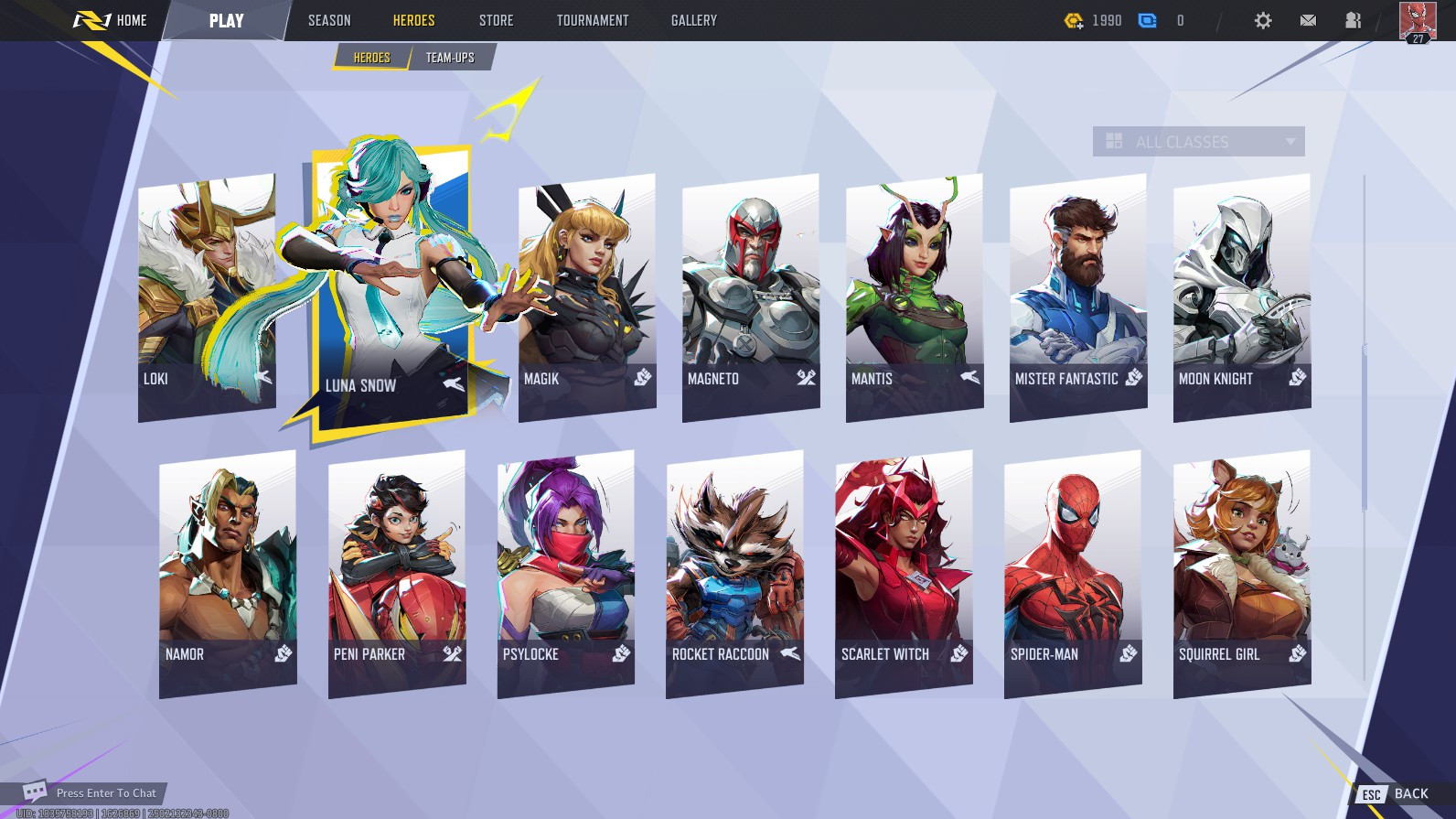Open the Season menu
Image resolution: width=1456 pixels, height=819 pixels.
tap(329, 19)
